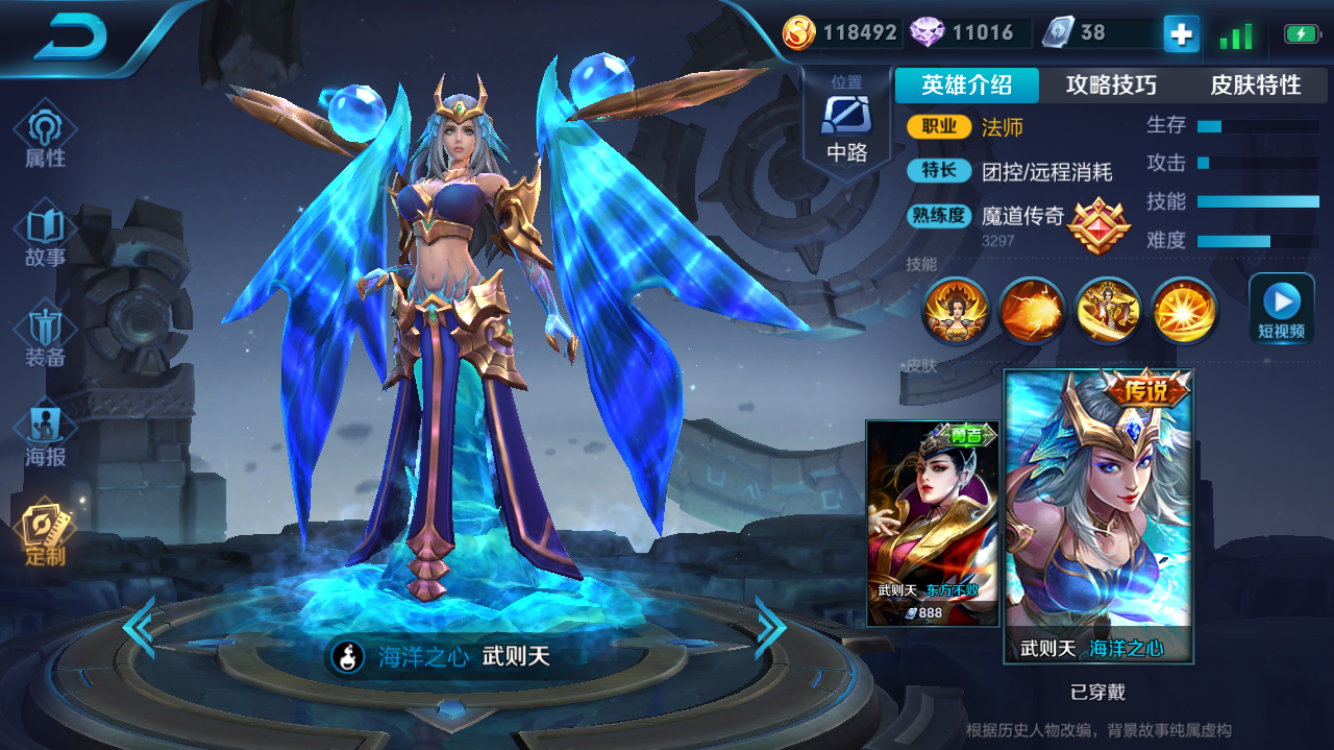Image resolution: width=1334 pixels, height=750 pixels.
Task: Open the 属性 attributes side menu
Action: click(x=45, y=135)
